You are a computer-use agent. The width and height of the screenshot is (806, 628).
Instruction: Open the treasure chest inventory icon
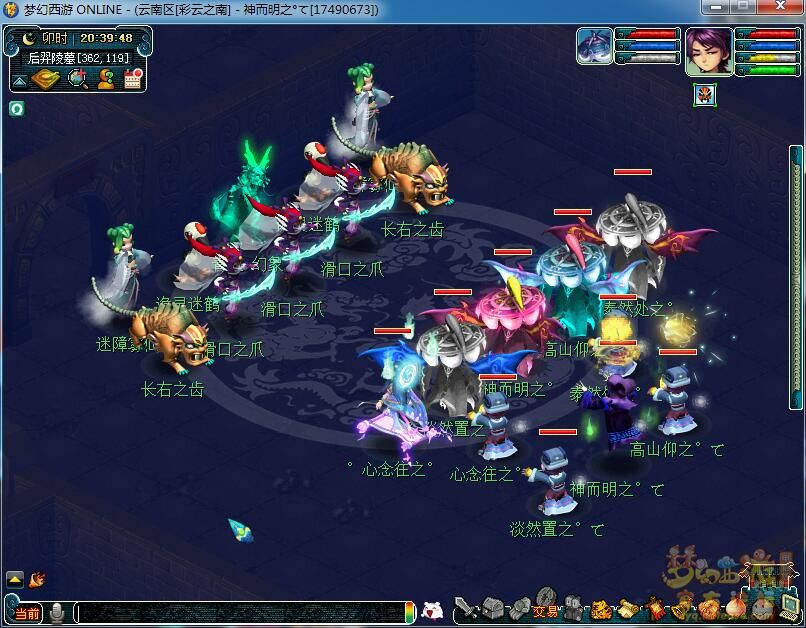click(x=493, y=607)
